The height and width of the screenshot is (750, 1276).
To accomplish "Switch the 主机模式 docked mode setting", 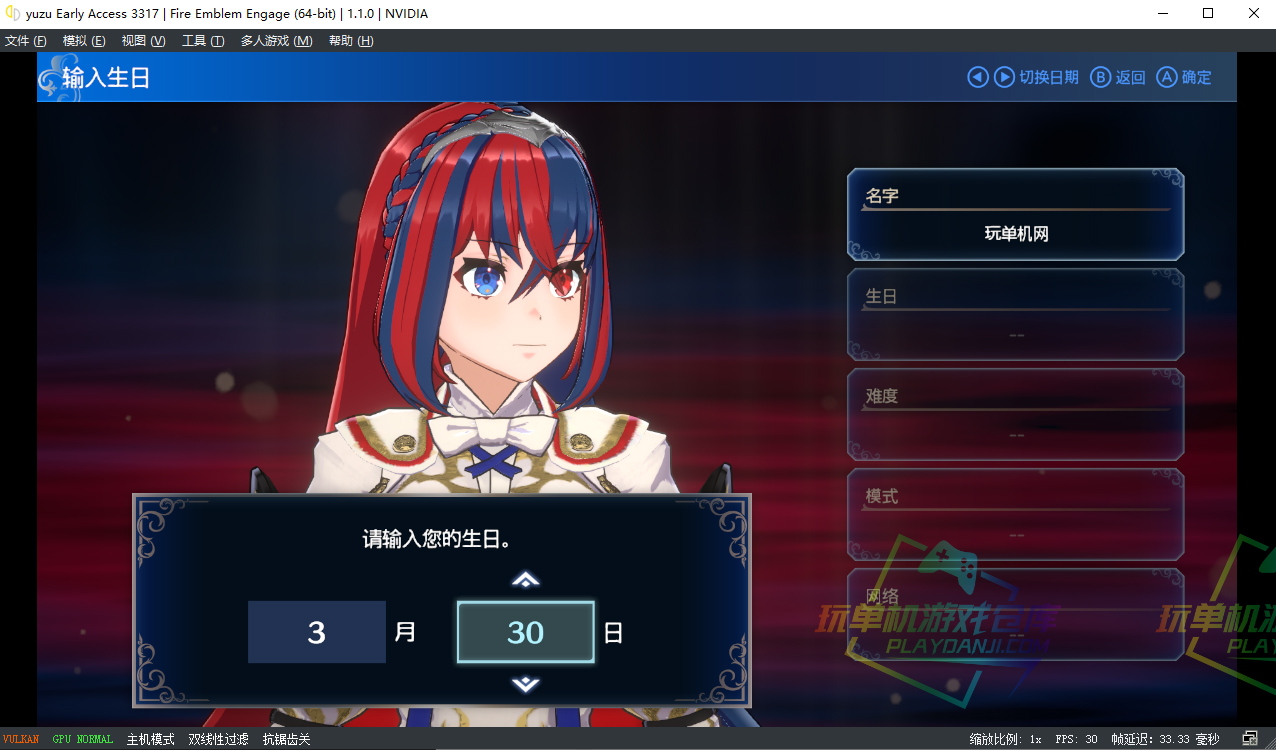I will (150, 740).
